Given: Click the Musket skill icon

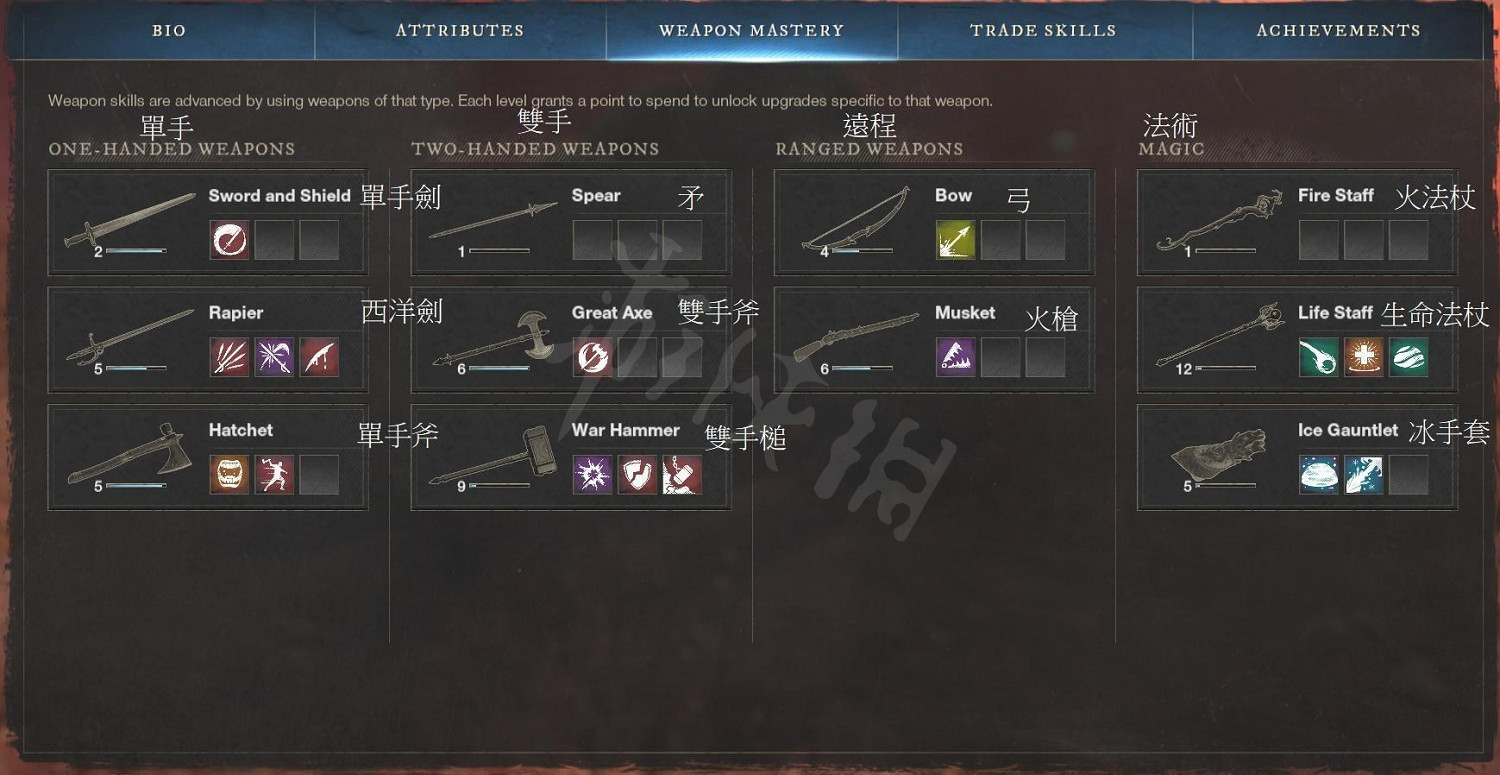Looking at the screenshot, I should tap(955, 357).
